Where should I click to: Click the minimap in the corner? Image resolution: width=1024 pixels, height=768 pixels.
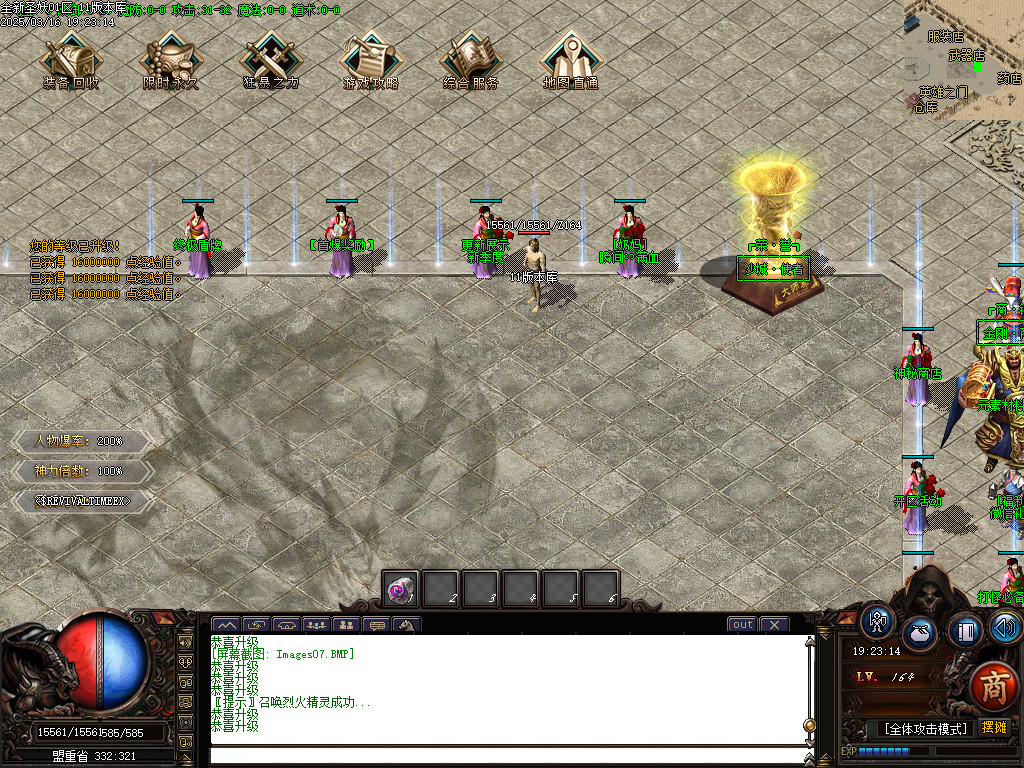click(963, 60)
